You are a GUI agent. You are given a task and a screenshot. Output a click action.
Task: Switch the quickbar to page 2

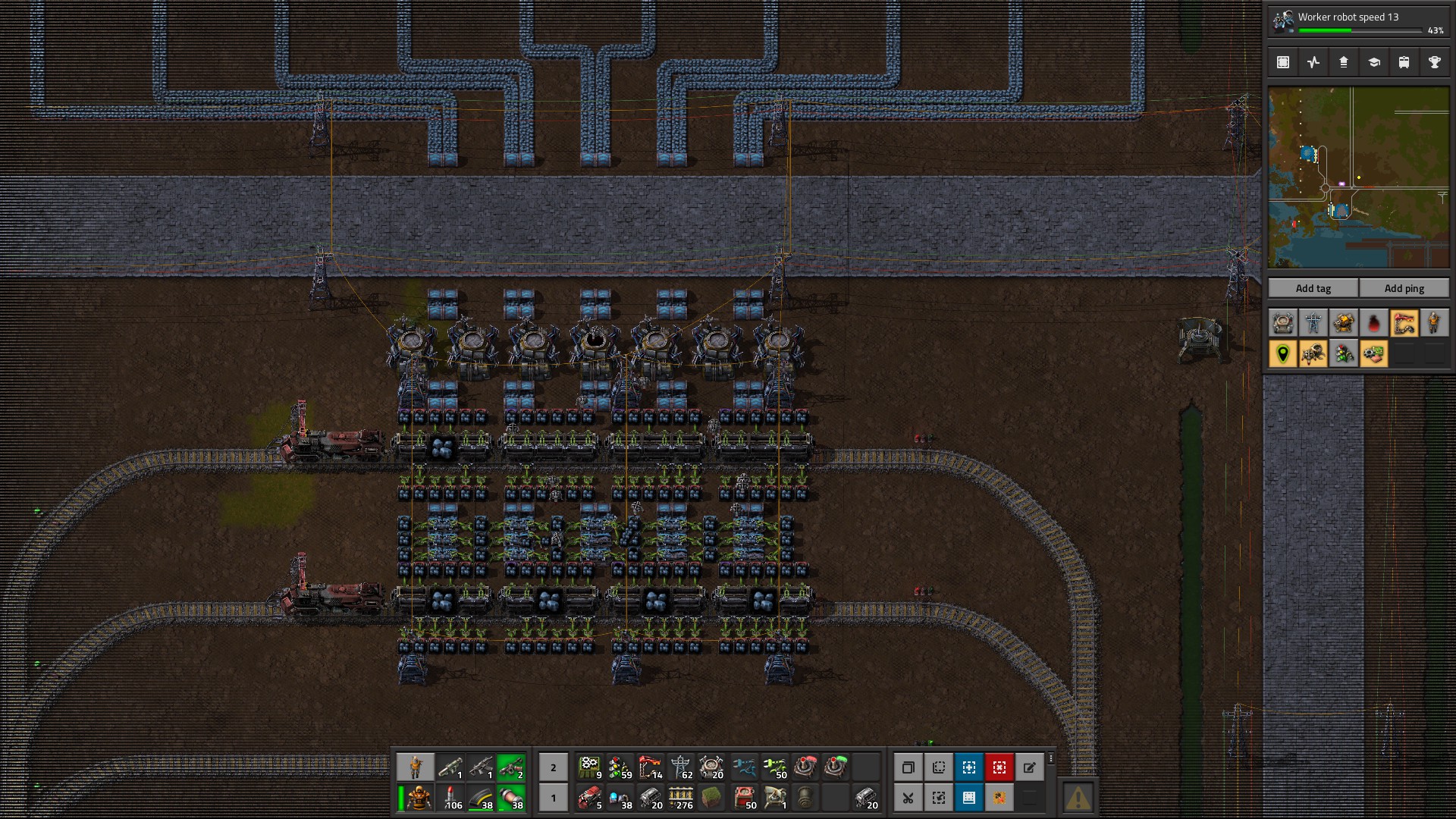[x=553, y=768]
